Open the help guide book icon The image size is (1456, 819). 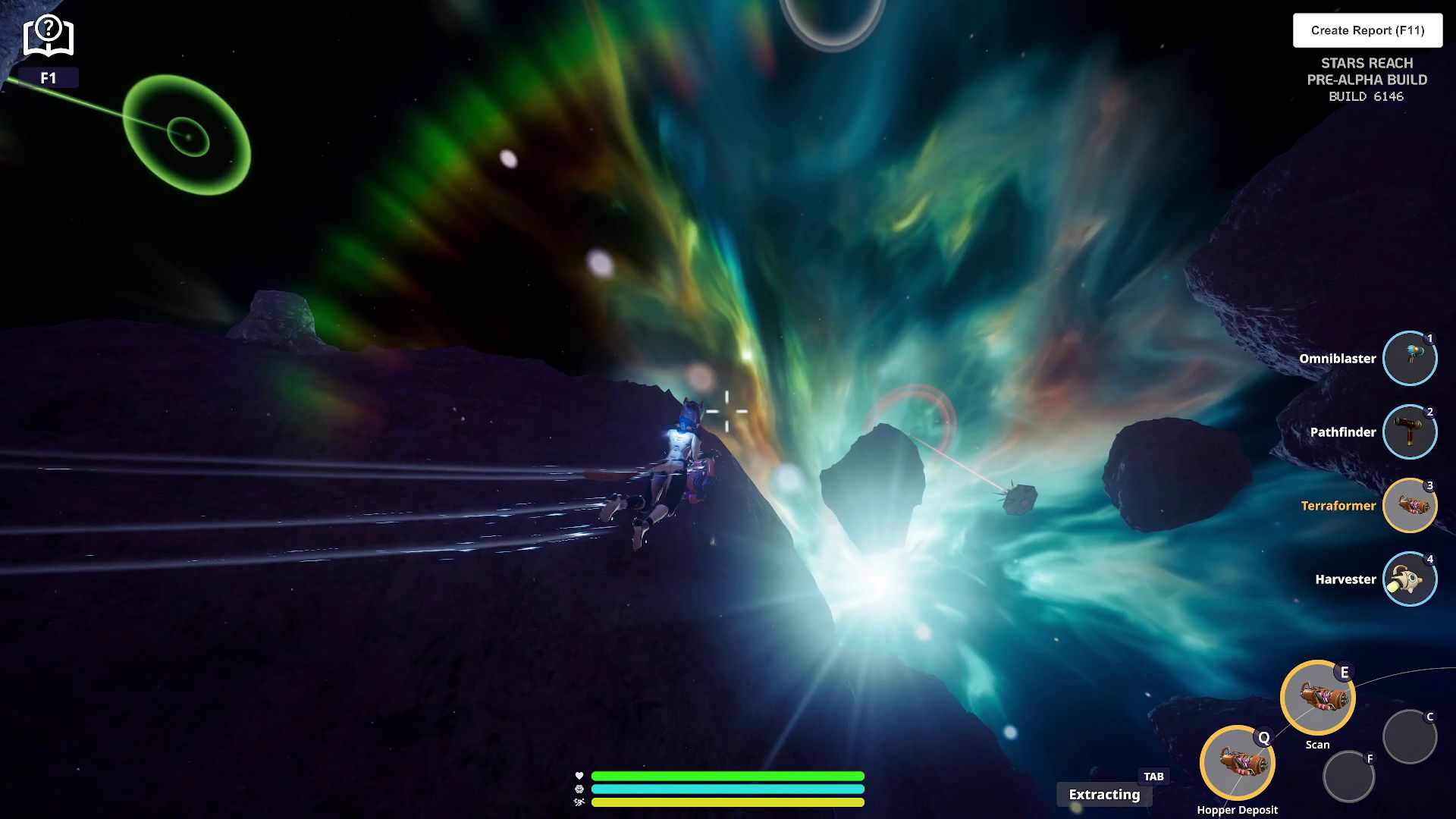tap(48, 36)
